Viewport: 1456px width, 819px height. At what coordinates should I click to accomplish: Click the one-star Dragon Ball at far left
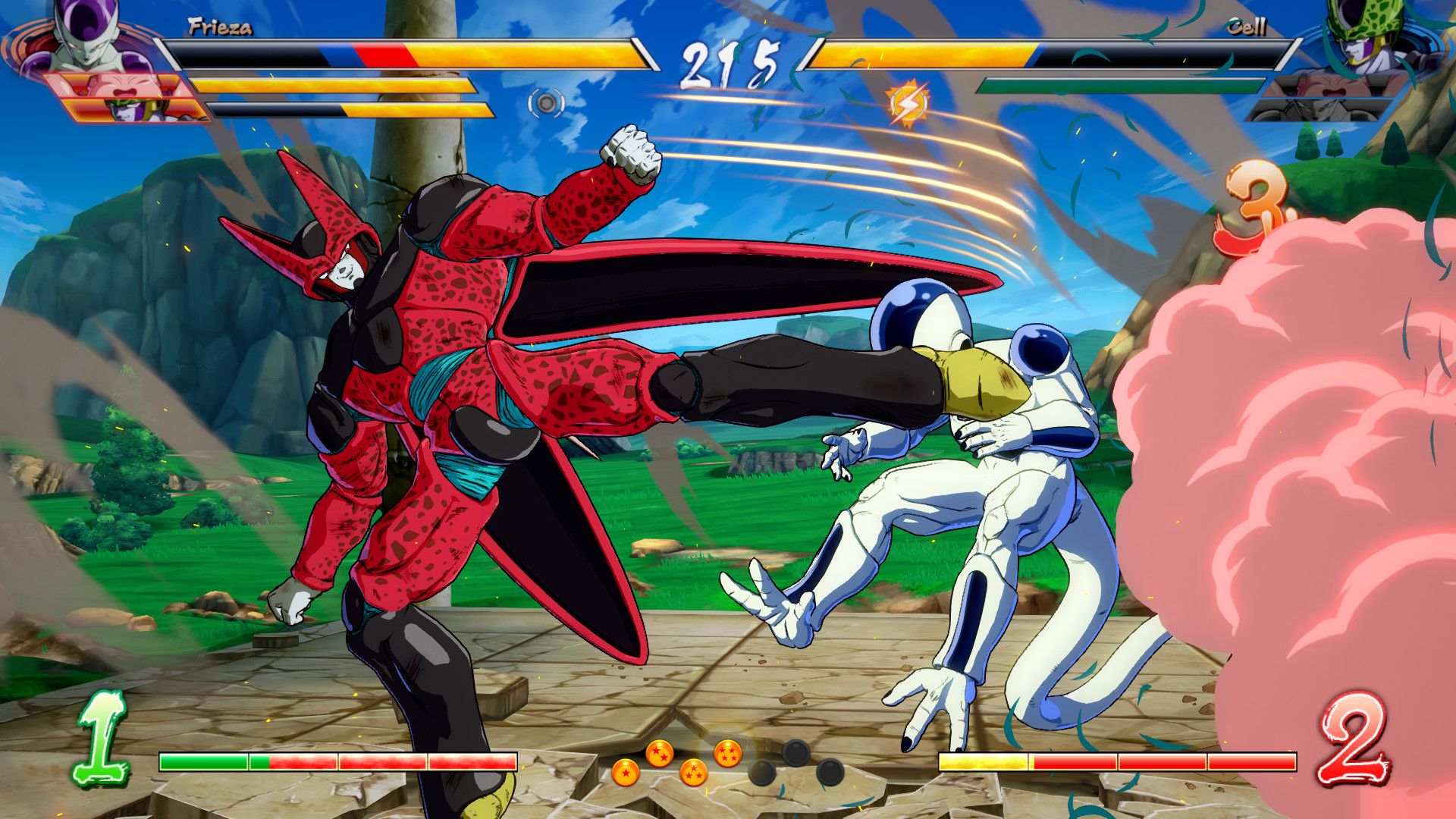point(625,772)
